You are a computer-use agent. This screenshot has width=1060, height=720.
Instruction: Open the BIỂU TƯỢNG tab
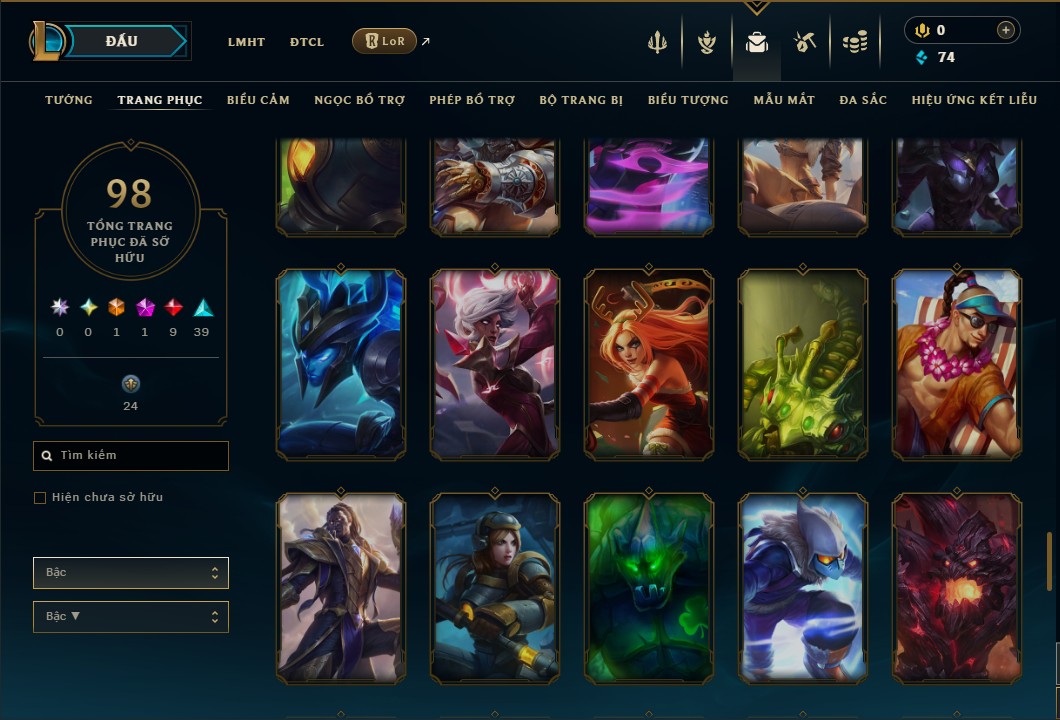click(688, 100)
